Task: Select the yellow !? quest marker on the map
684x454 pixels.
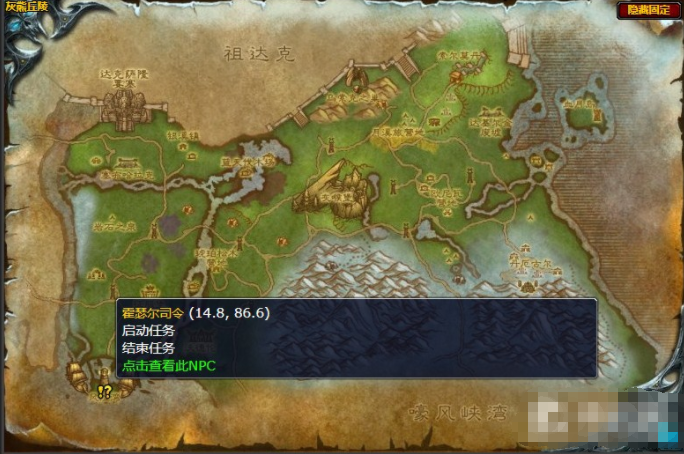Action: (x=105, y=392)
